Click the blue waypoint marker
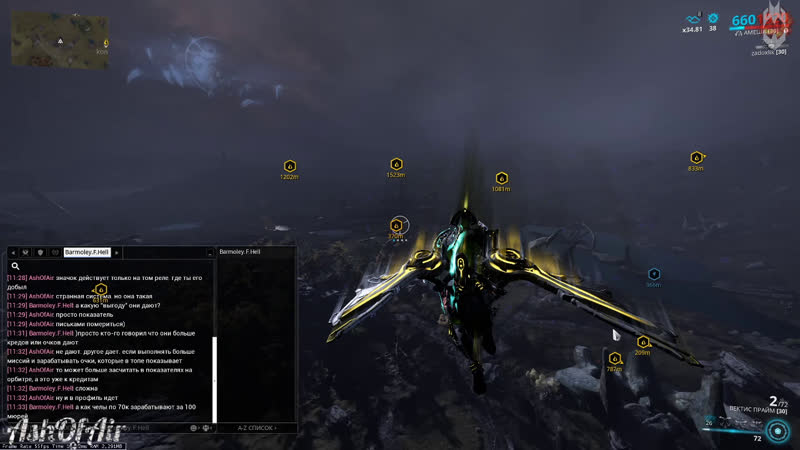 click(x=653, y=273)
